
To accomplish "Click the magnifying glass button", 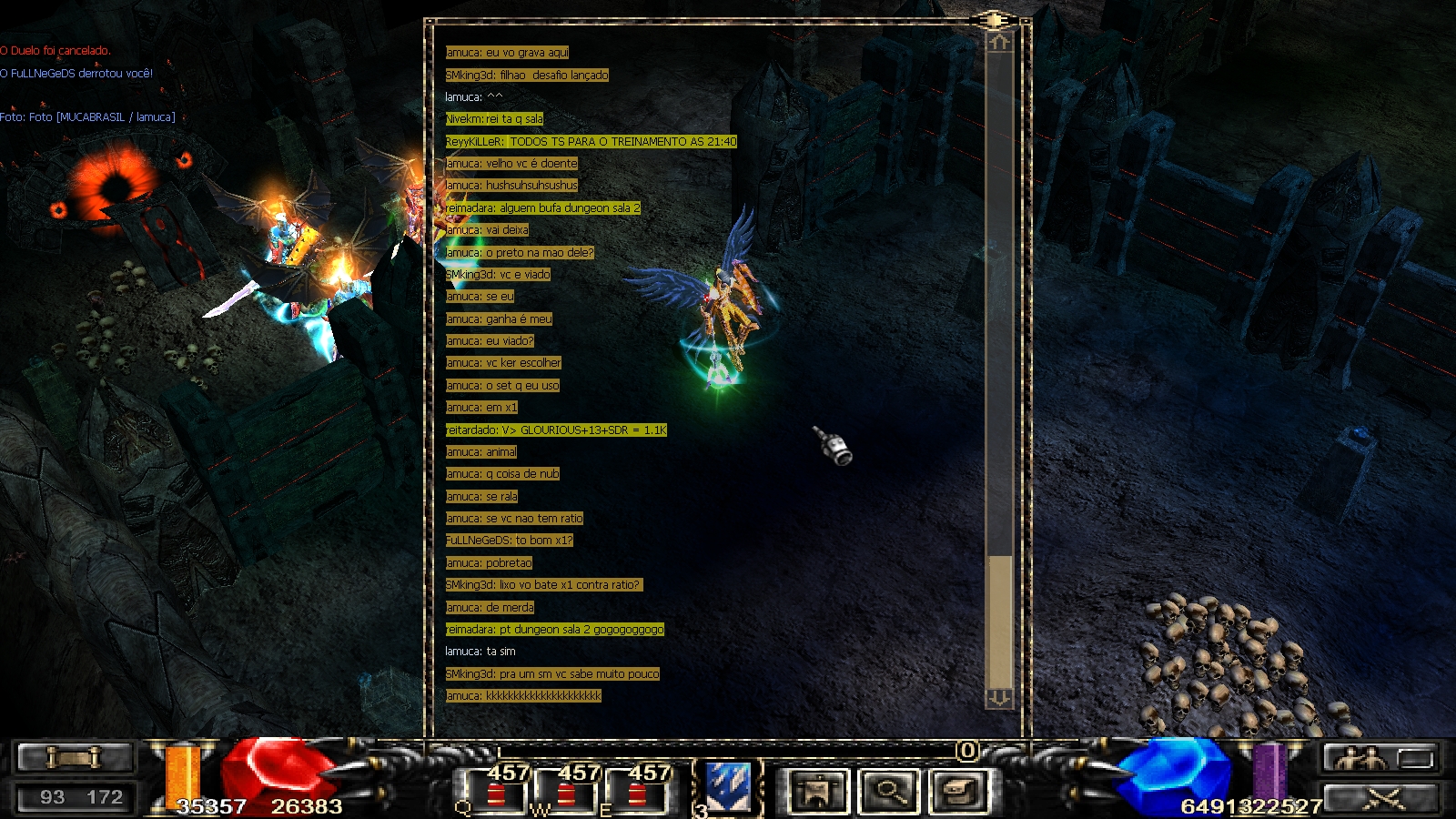I will (889, 790).
